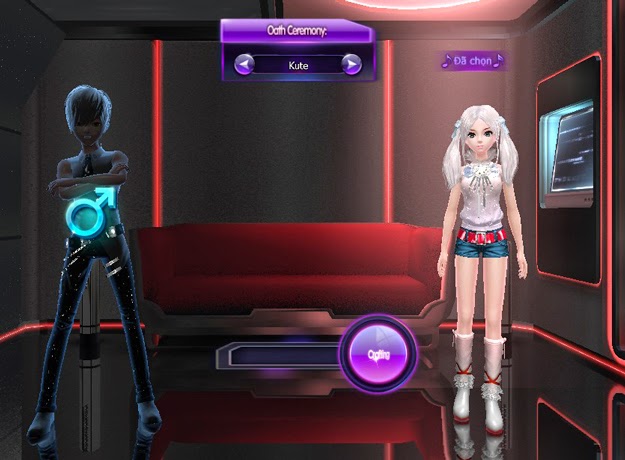Click the right arrow of Oath Ceremony selector
Viewport: 625px width, 460px height.
click(x=351, y=65)
